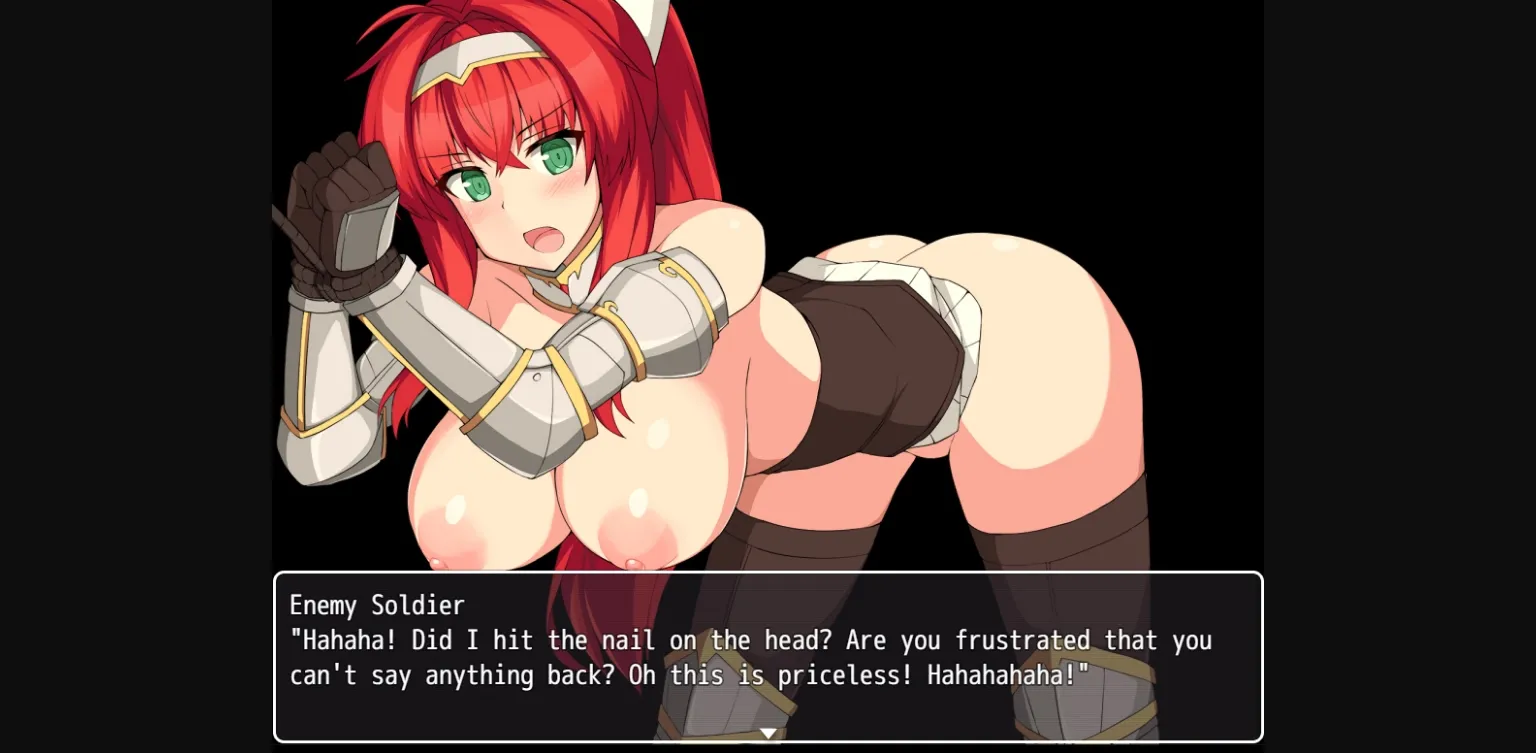This screenshot has height=753, width=1536.
Task: Click the white triangle below the message text
Action: pyautogui.click(x=768, y=733)
